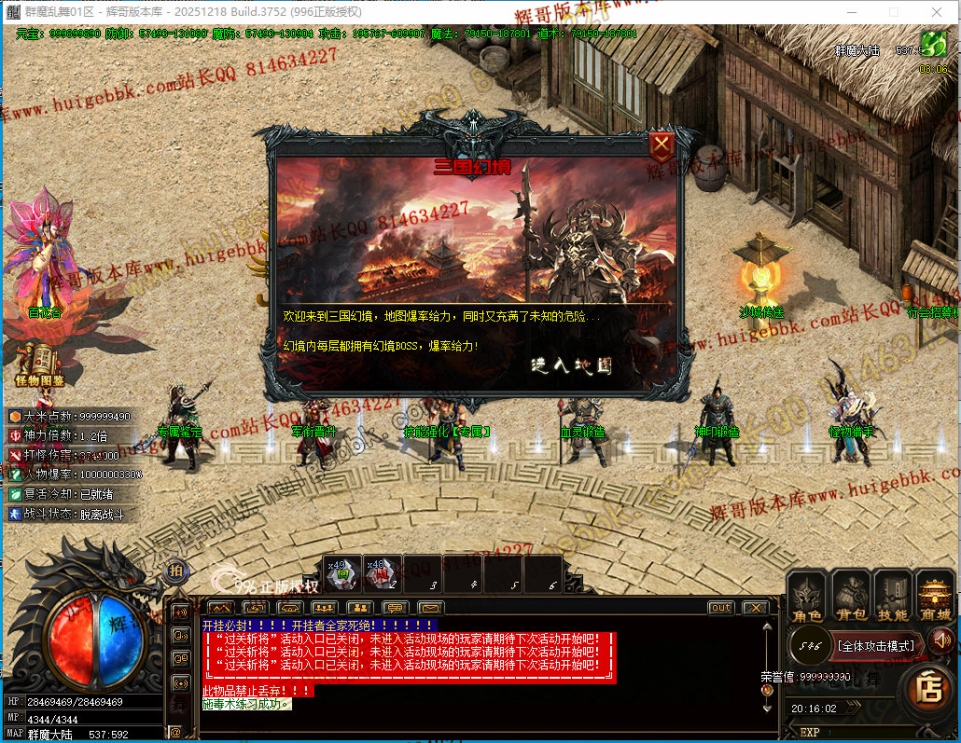
Task: Use the red potion in hotbar slot 2
Action: [x=381, y=573]
